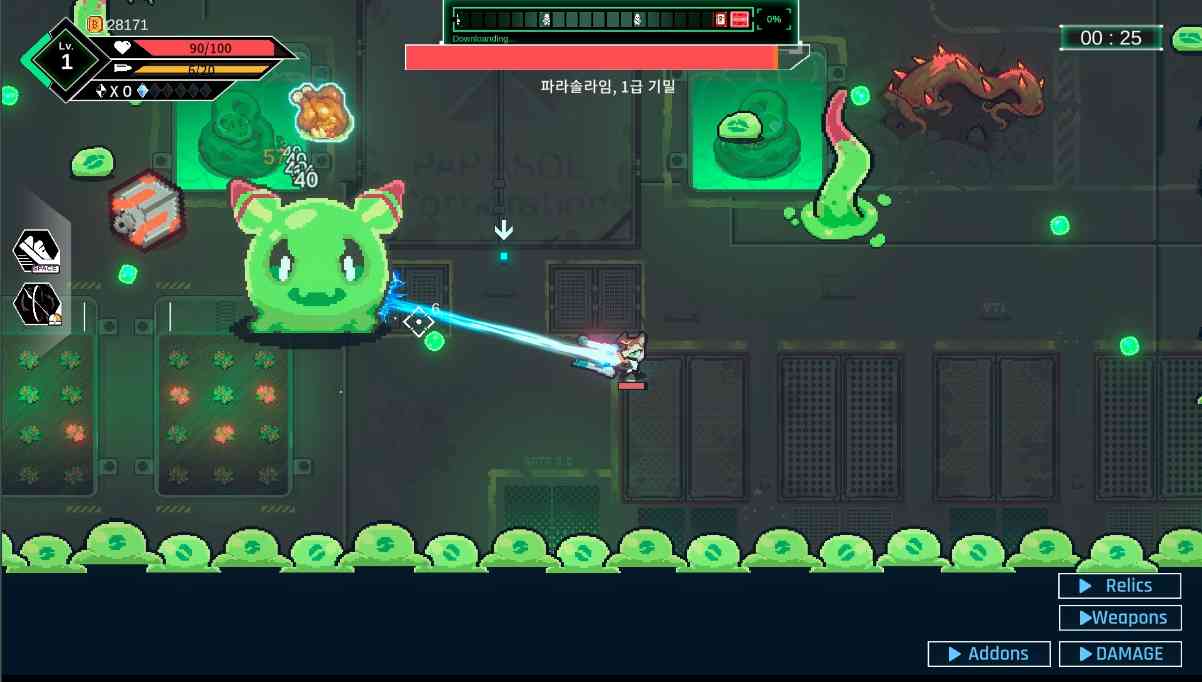This screenshot has height=682, width=1202.
Task: Open the Relics panel
Action: tap(1119, 586)
